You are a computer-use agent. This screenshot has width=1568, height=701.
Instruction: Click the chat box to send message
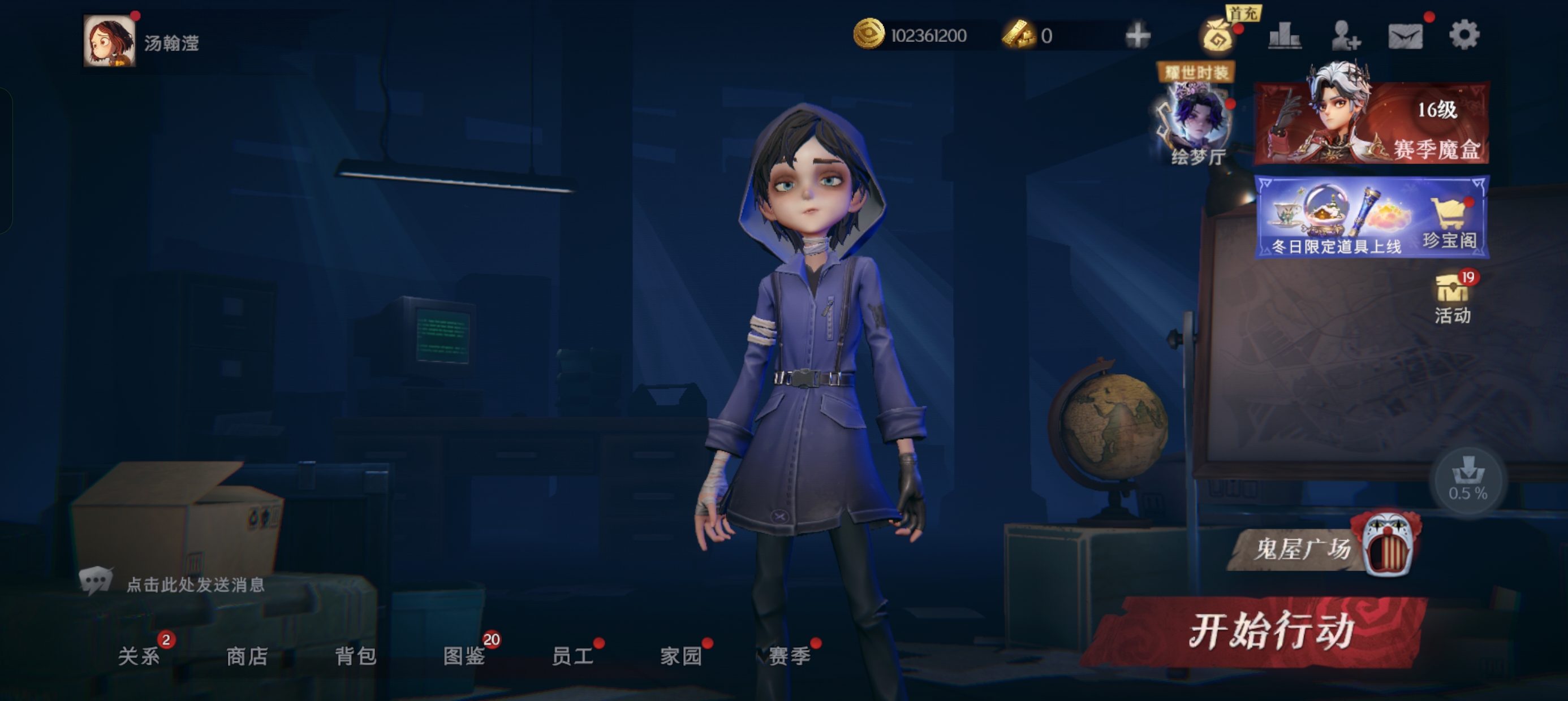tap(195, 585)
